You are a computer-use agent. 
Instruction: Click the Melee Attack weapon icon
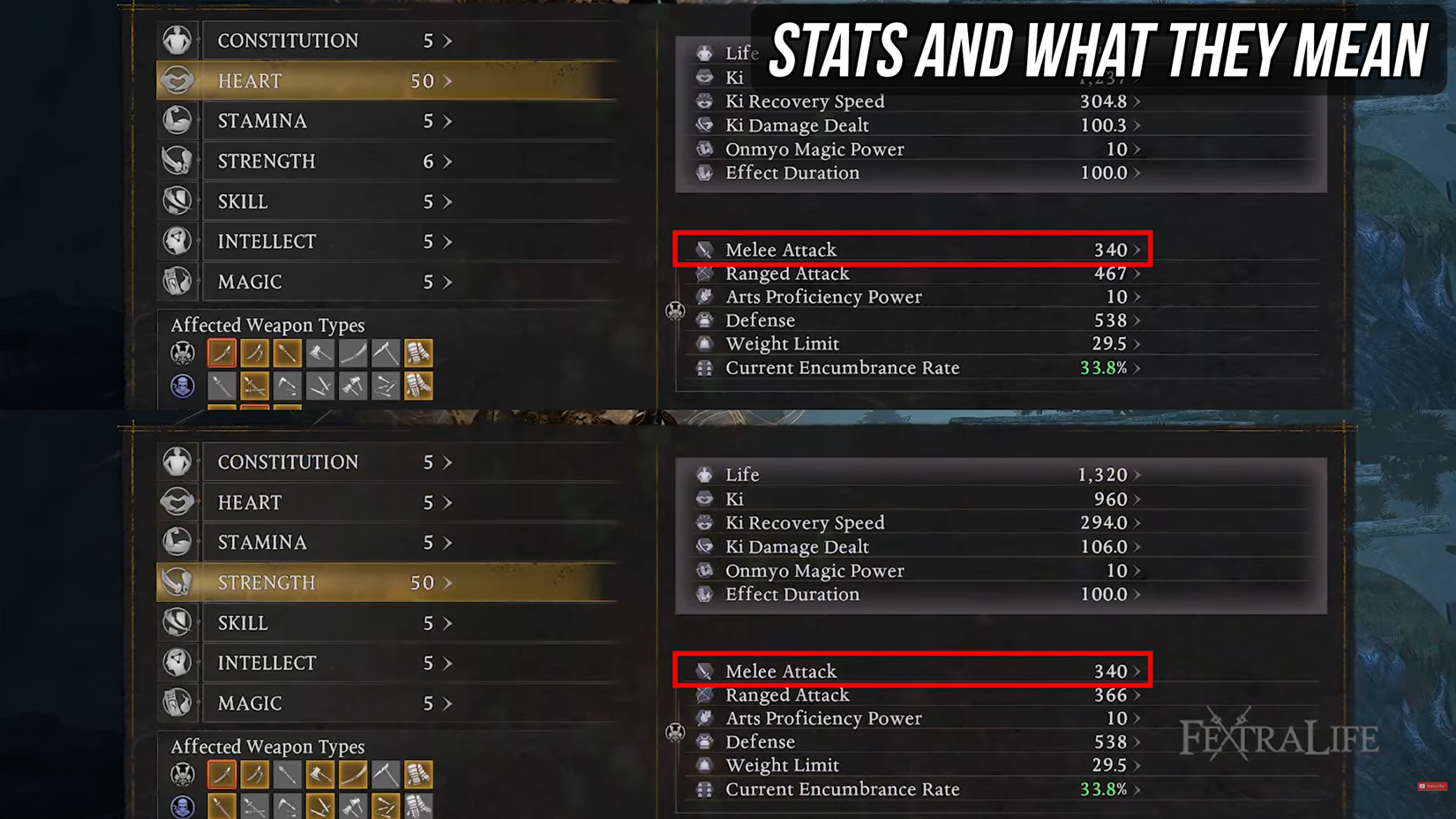[703, 250]
